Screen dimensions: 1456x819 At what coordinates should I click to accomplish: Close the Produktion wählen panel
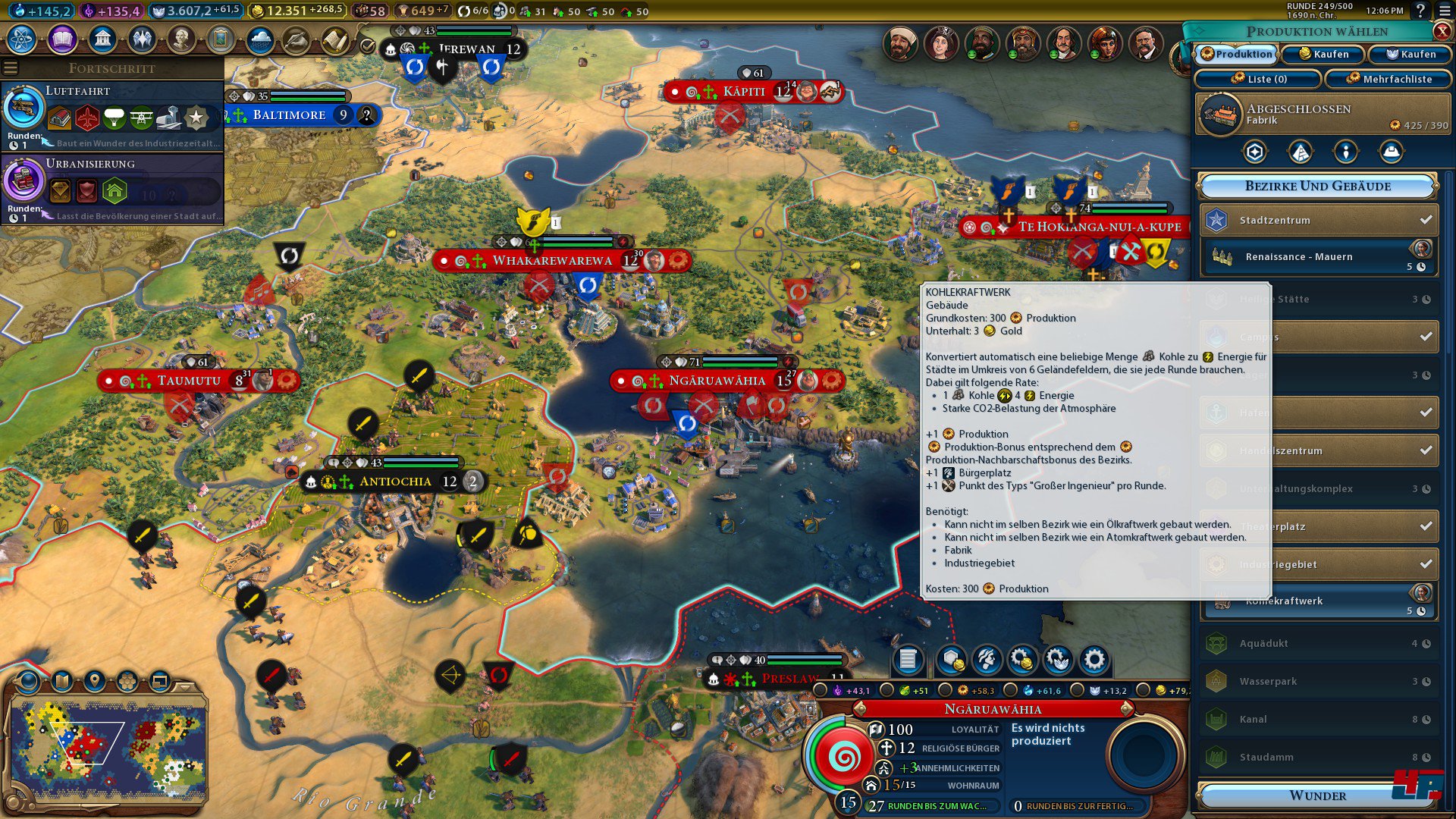(x=1442, y=31)
